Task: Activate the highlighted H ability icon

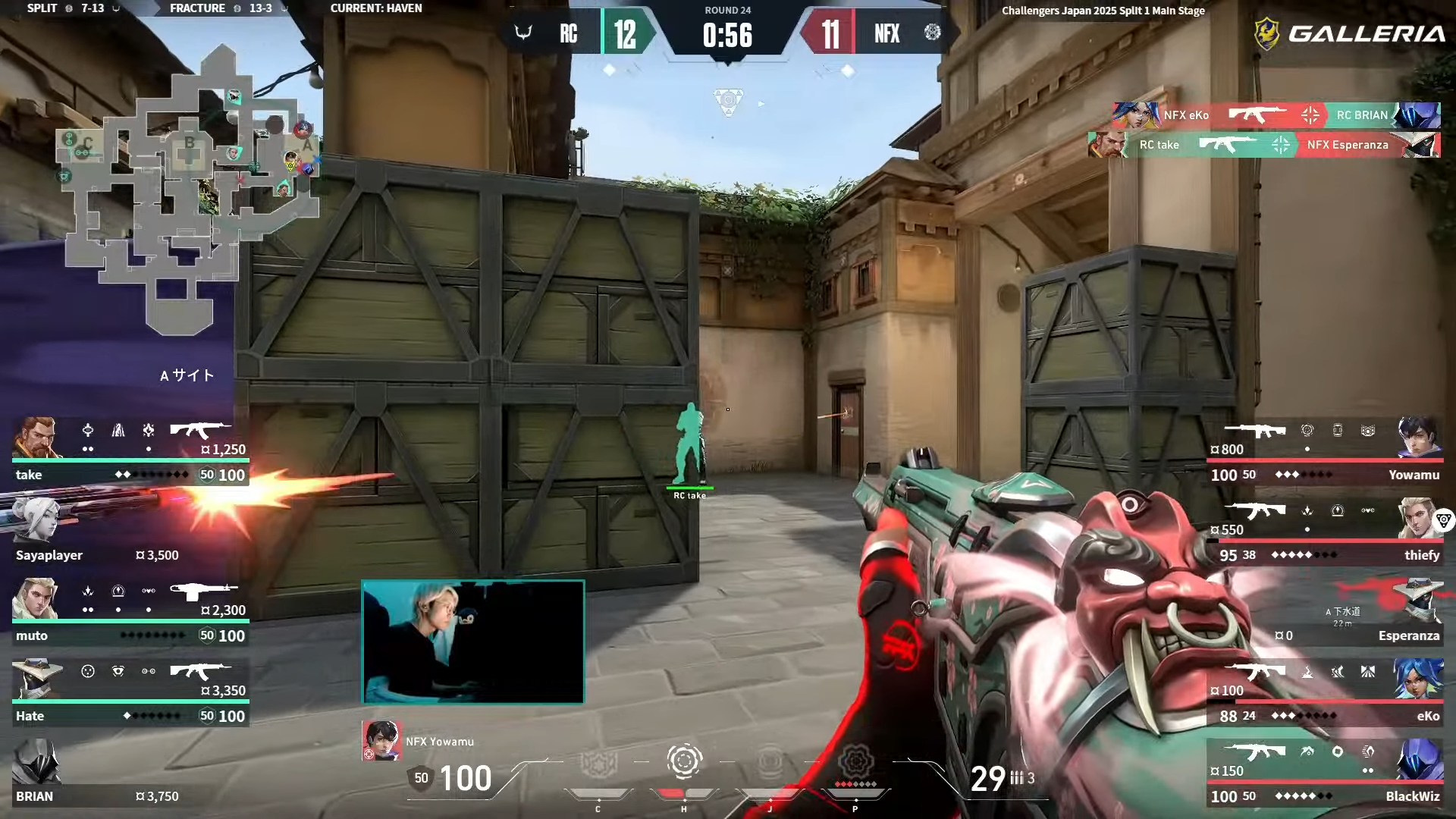Action: point(683,761)
